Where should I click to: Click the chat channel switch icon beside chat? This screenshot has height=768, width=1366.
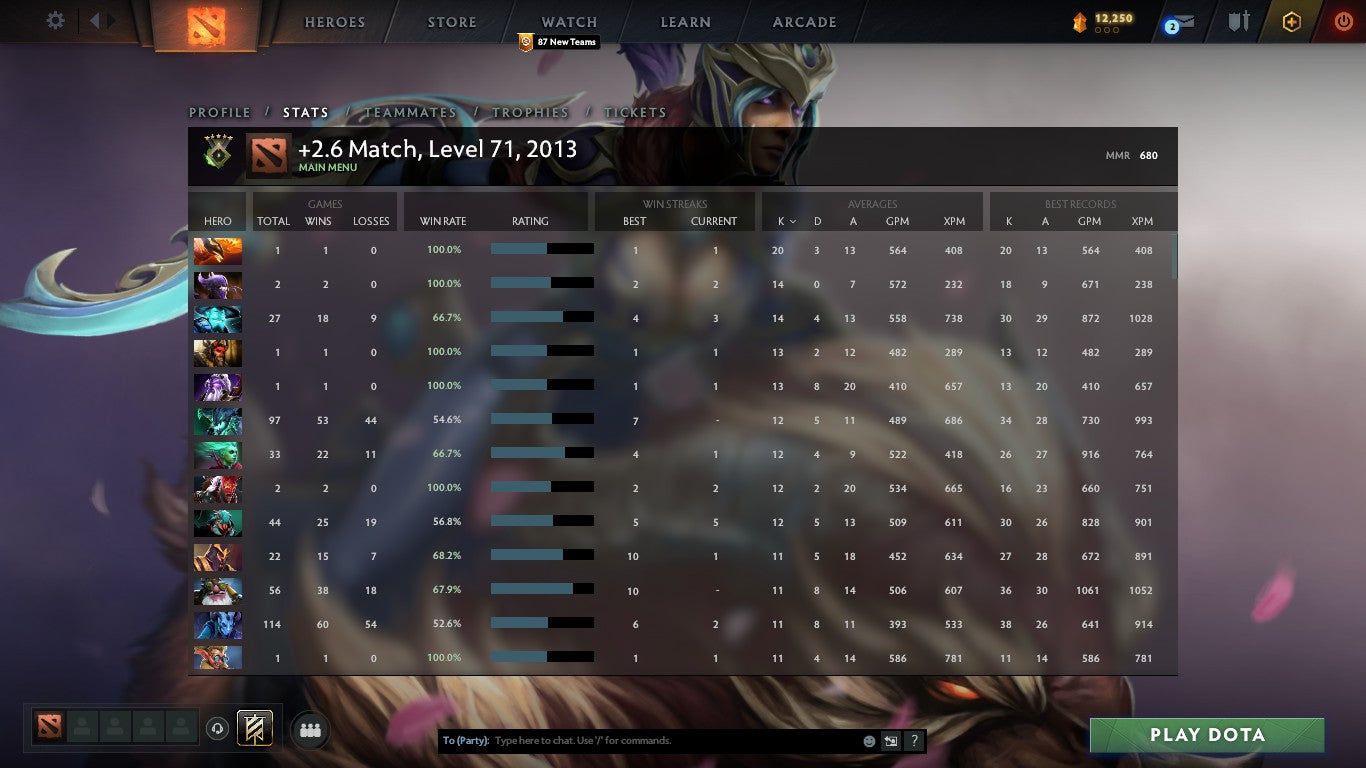[x=890, y=740]
